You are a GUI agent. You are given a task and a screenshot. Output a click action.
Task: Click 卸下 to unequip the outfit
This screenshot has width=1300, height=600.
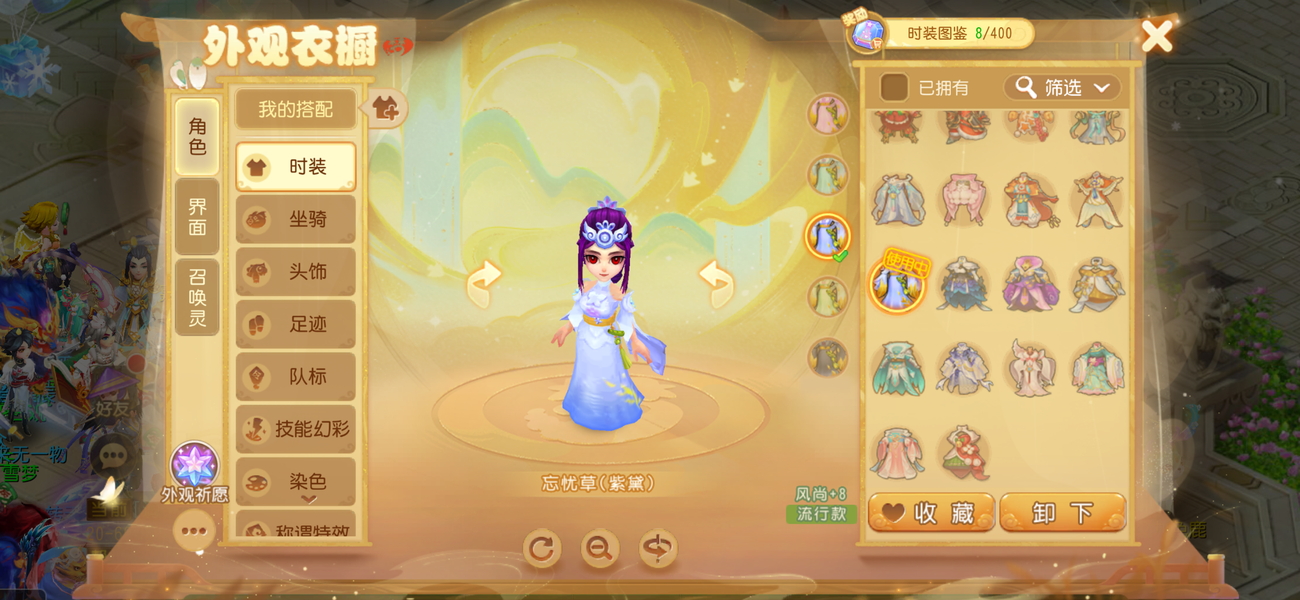[1062, 513]
